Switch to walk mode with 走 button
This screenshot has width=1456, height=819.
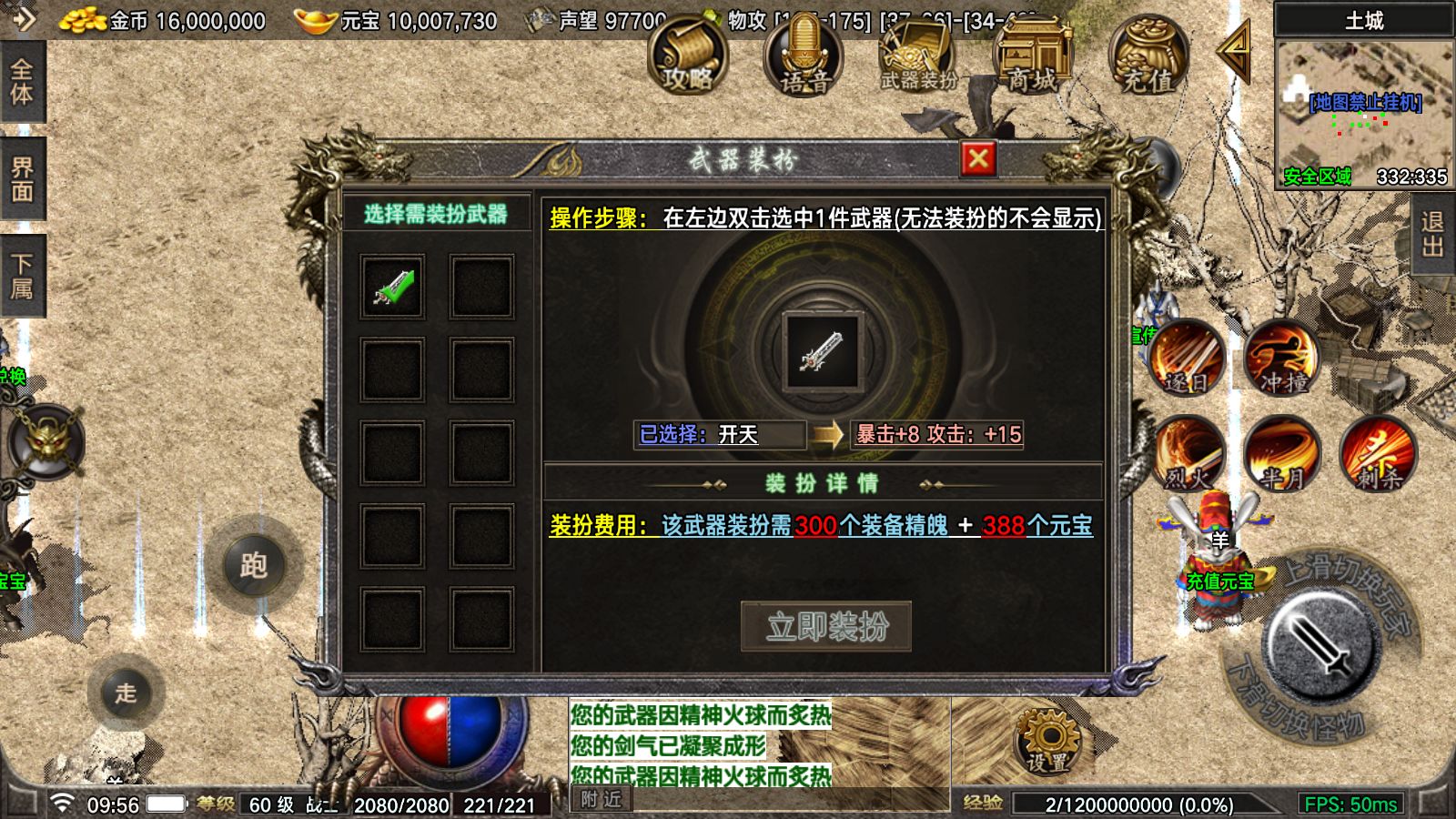(x=127, y=693)
